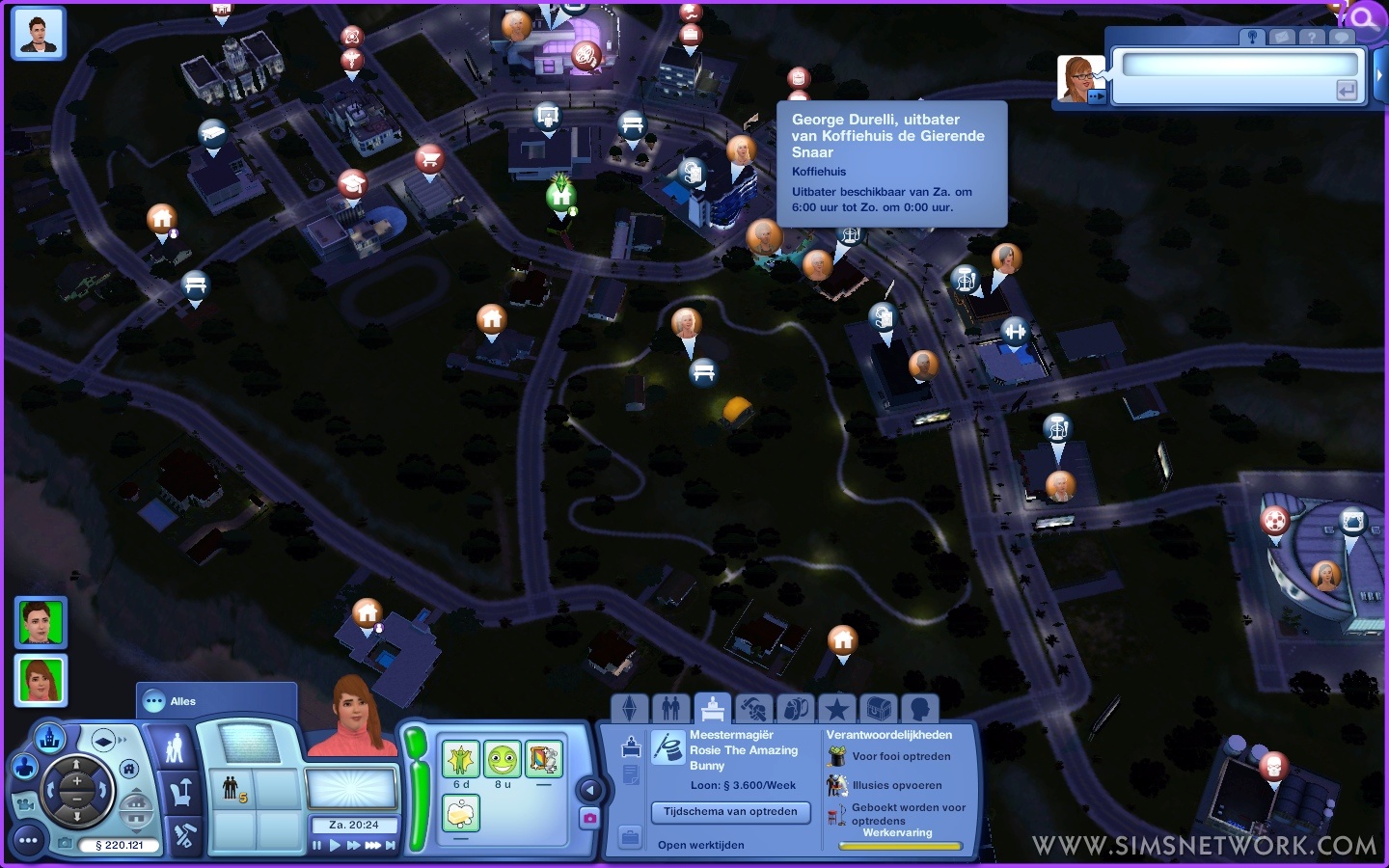Image resolution: width=1389 pixels, height=868 pixels.
Task: Enter Buy mode with the armchair icon
Action: coord(179,794)
